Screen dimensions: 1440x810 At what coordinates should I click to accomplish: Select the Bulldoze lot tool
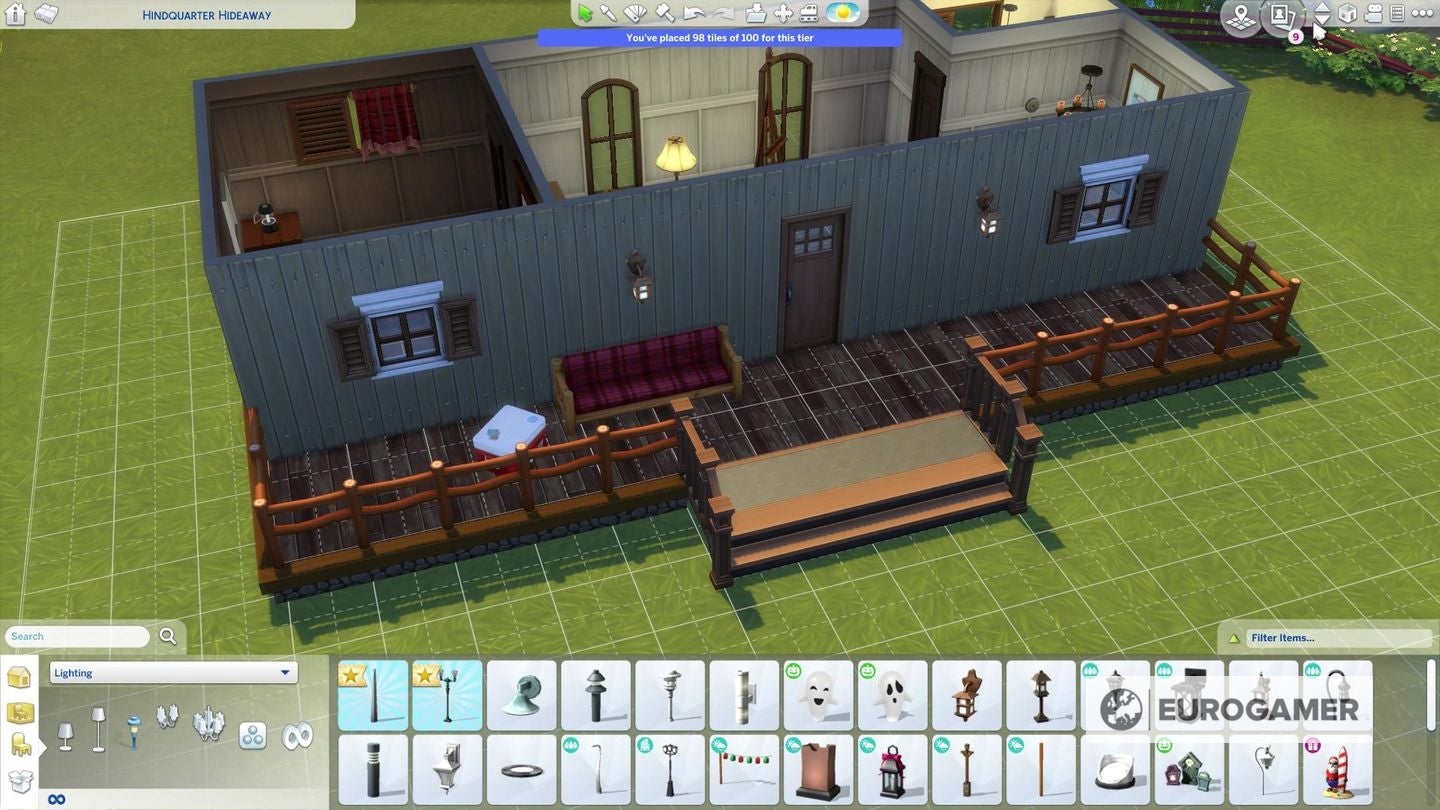tap(808, 13)
